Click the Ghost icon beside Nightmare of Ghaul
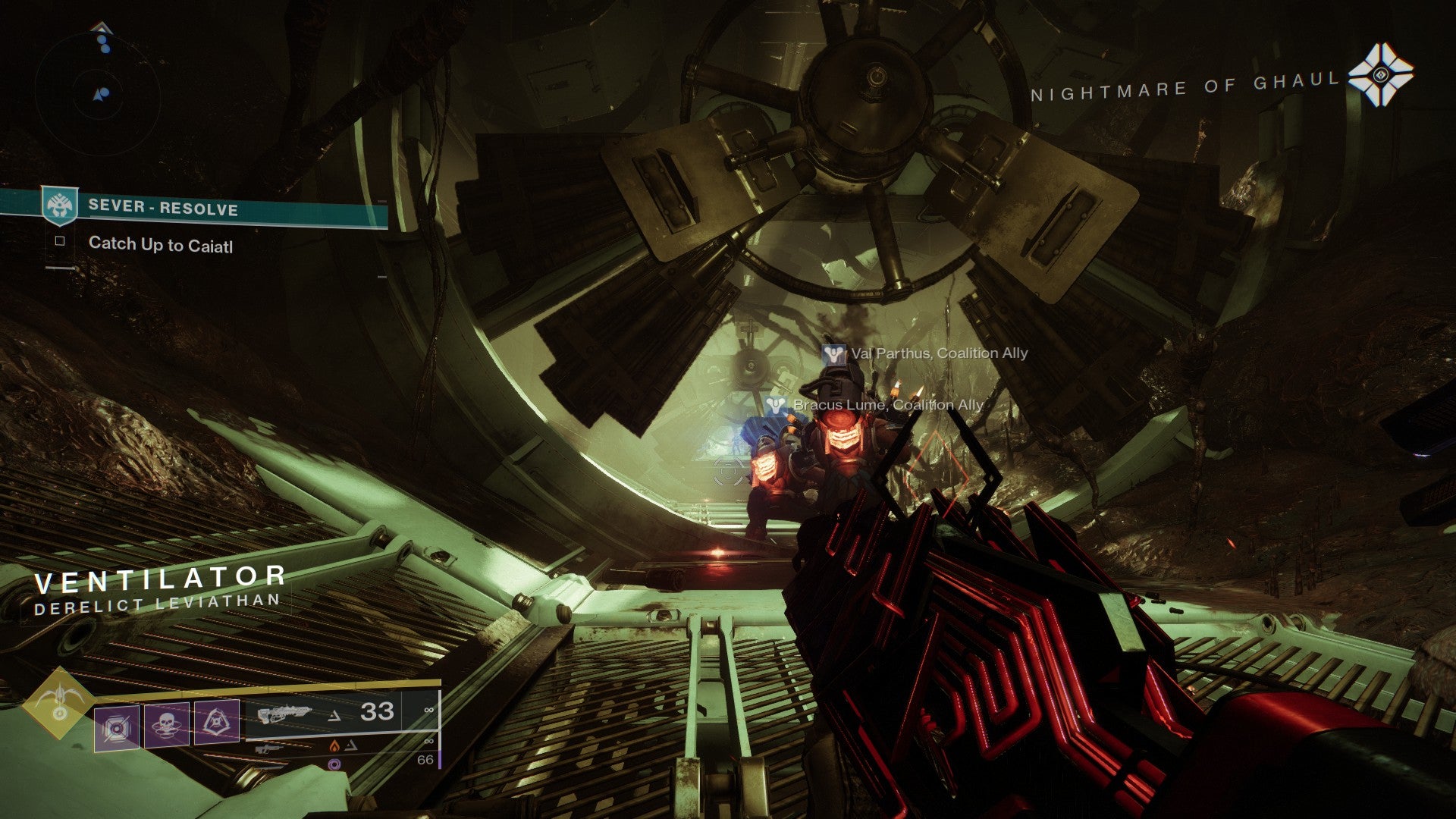 1380,74
